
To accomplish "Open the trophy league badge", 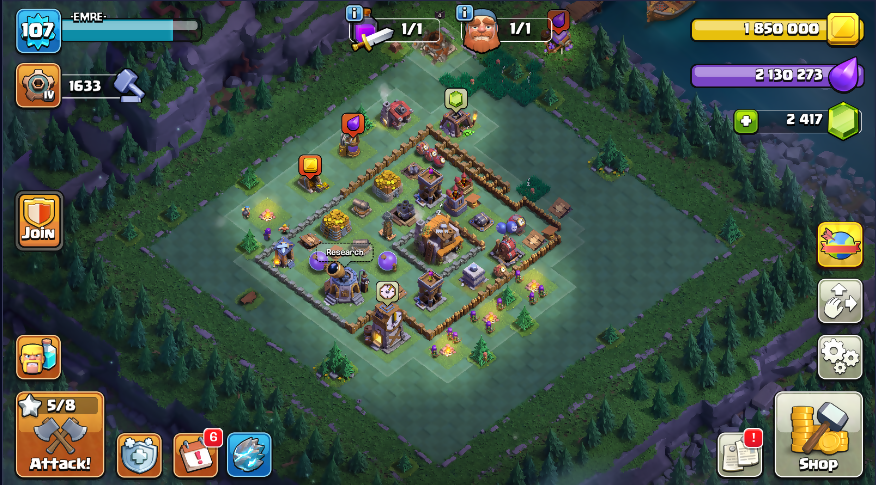I will point(38,86).
